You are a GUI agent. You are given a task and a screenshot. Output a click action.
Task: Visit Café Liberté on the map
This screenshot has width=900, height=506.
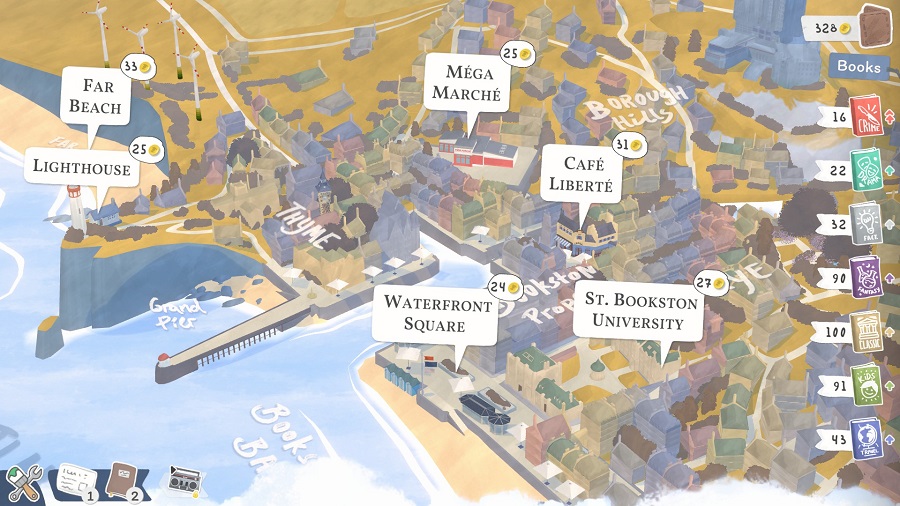(x=580, y=174)
